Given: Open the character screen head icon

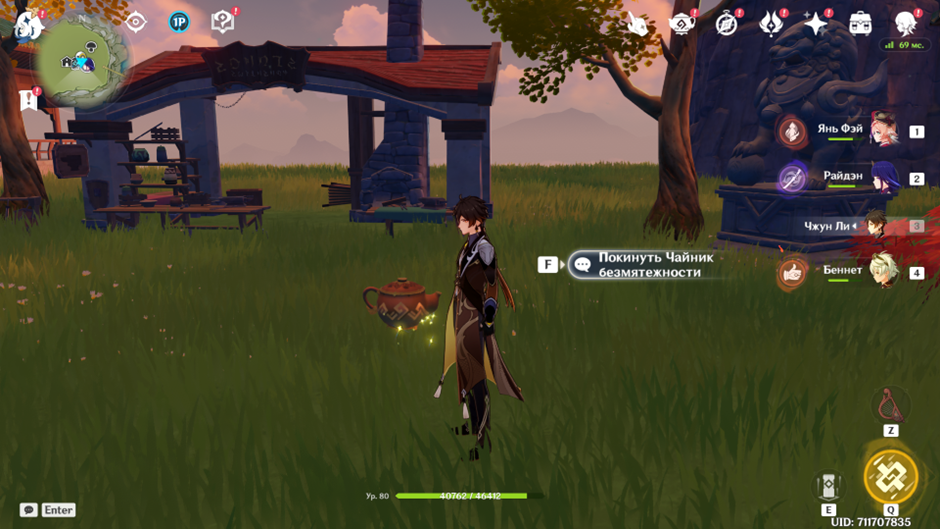Looking at the screenshot, I should click(906, 23).
